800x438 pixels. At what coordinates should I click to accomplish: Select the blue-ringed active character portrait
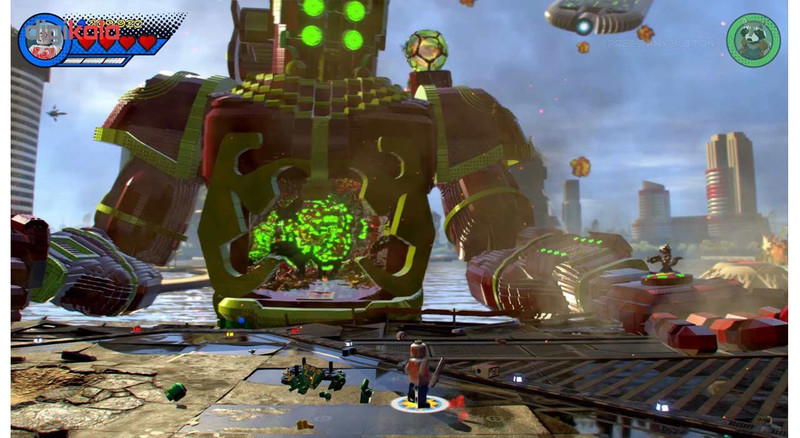(x=43, y=40)
